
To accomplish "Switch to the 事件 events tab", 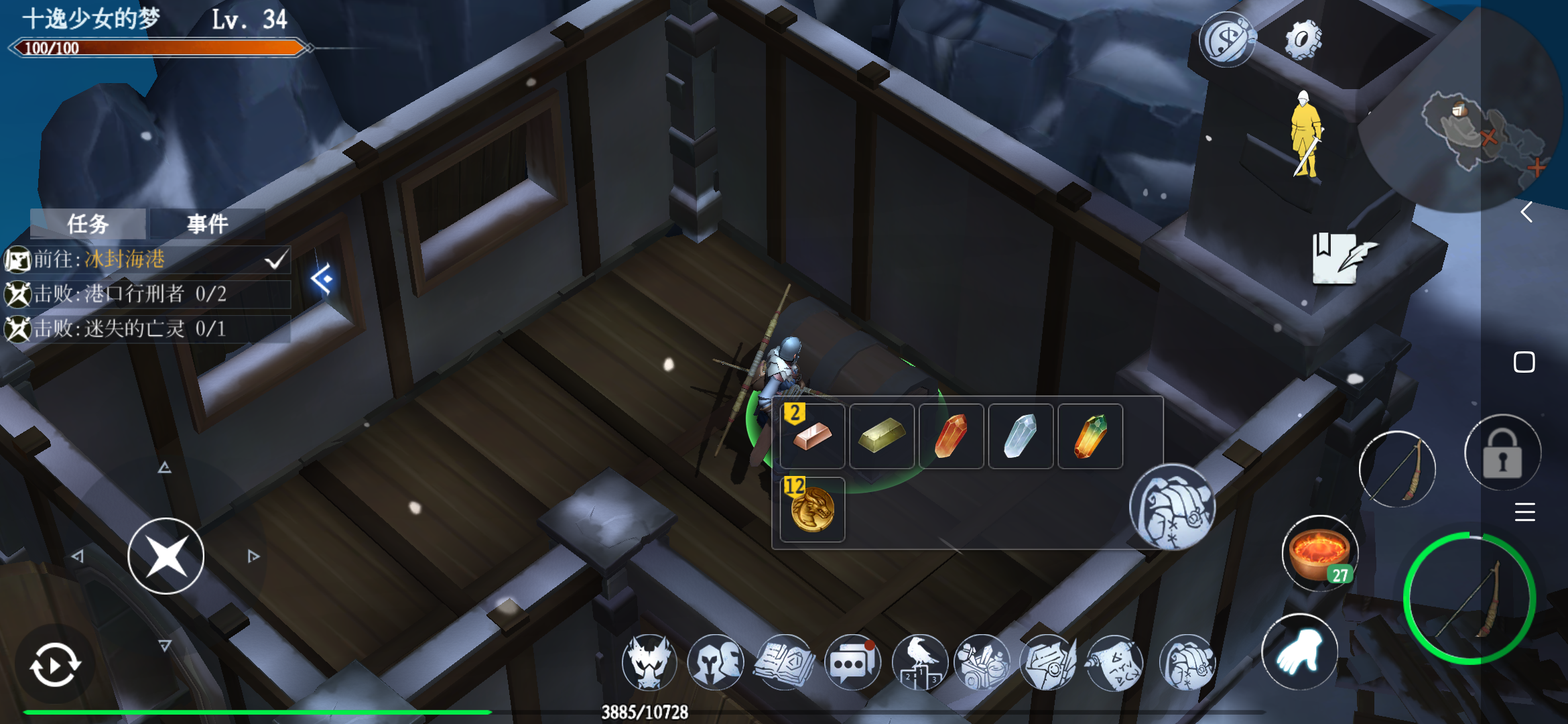I will (207, 224).
